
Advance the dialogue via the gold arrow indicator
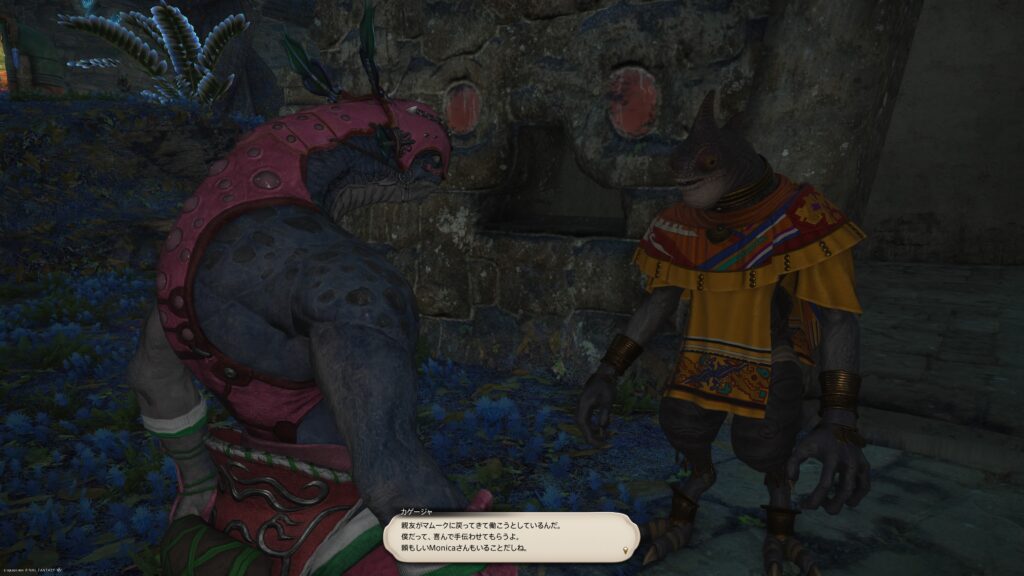(627, 551)
